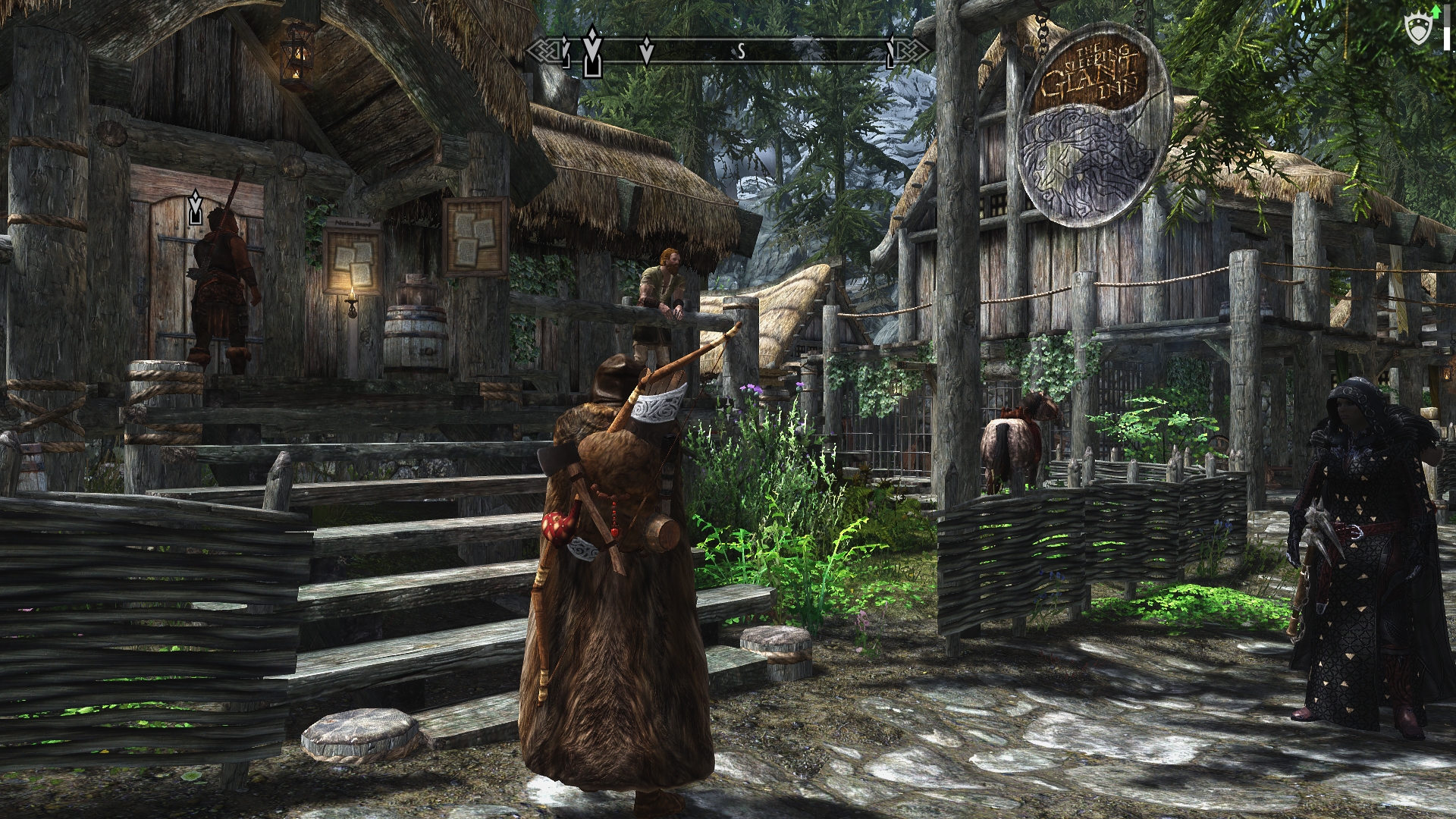This screenshot has height=819, width=1456.
Task: Click the floating quest marker above the doorway
Action: 196,208
